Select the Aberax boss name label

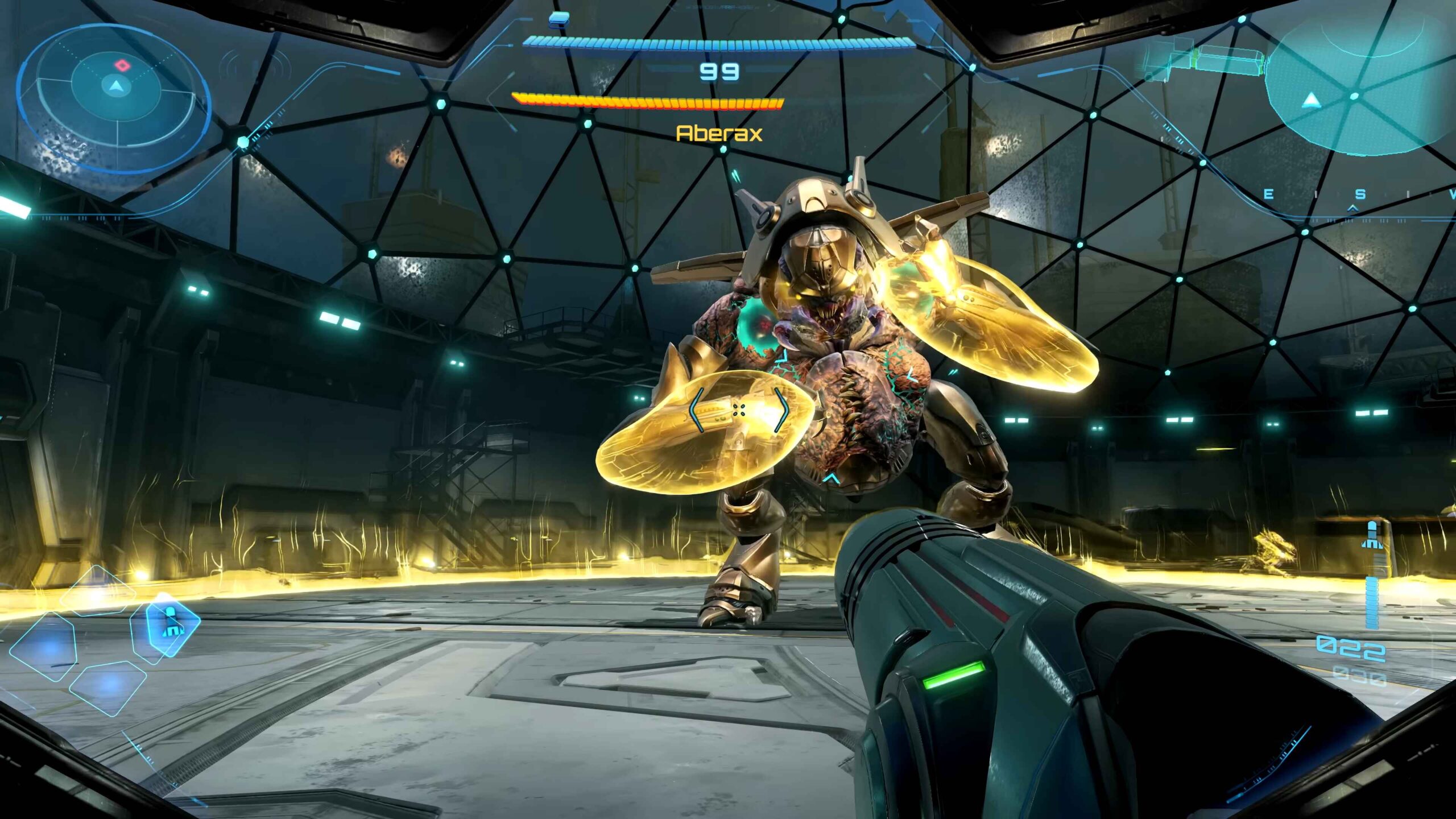719,134
